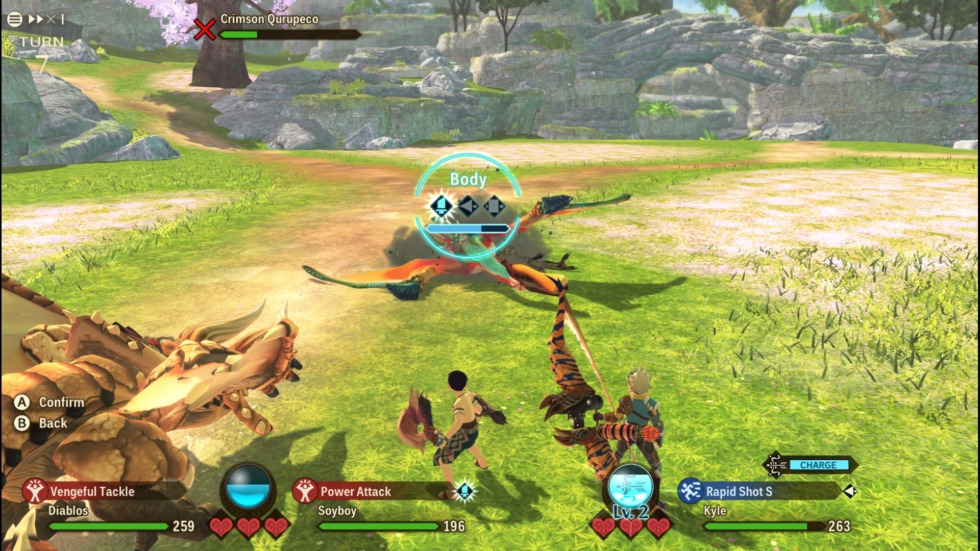
Task: Open the menu icon with three lines
Action: (15, 19)
